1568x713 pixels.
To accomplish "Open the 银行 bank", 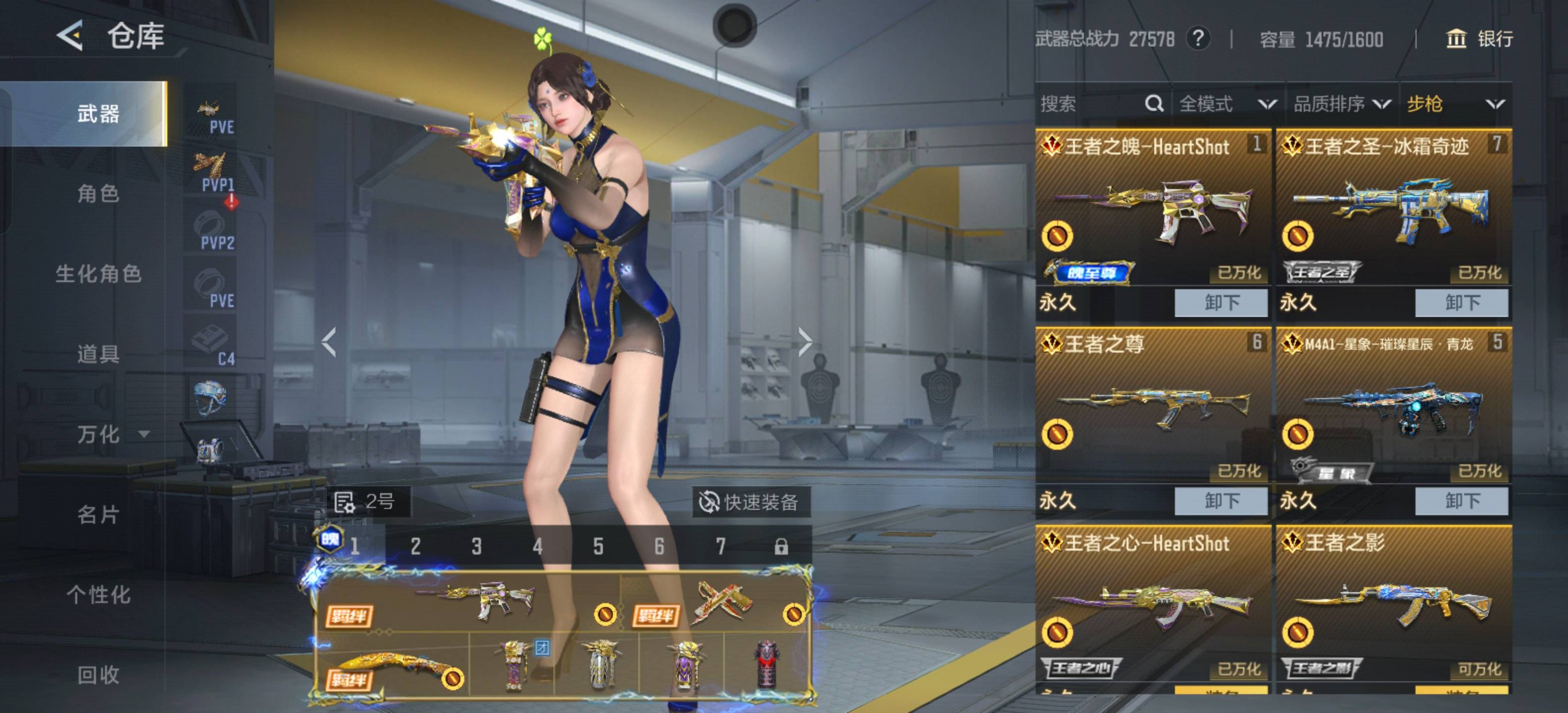I will 1479,39.
